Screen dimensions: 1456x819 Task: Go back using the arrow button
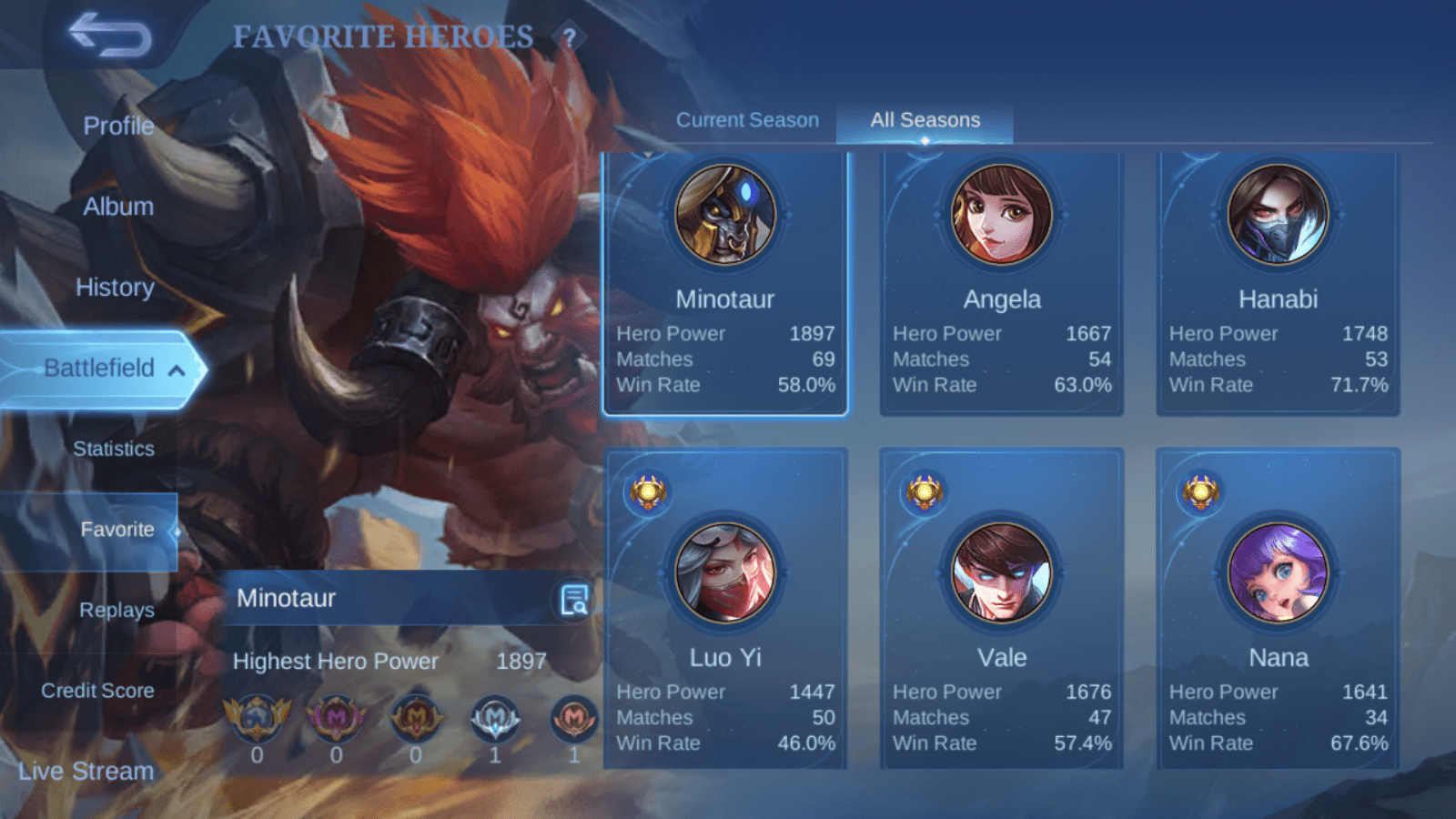[110, 35]
